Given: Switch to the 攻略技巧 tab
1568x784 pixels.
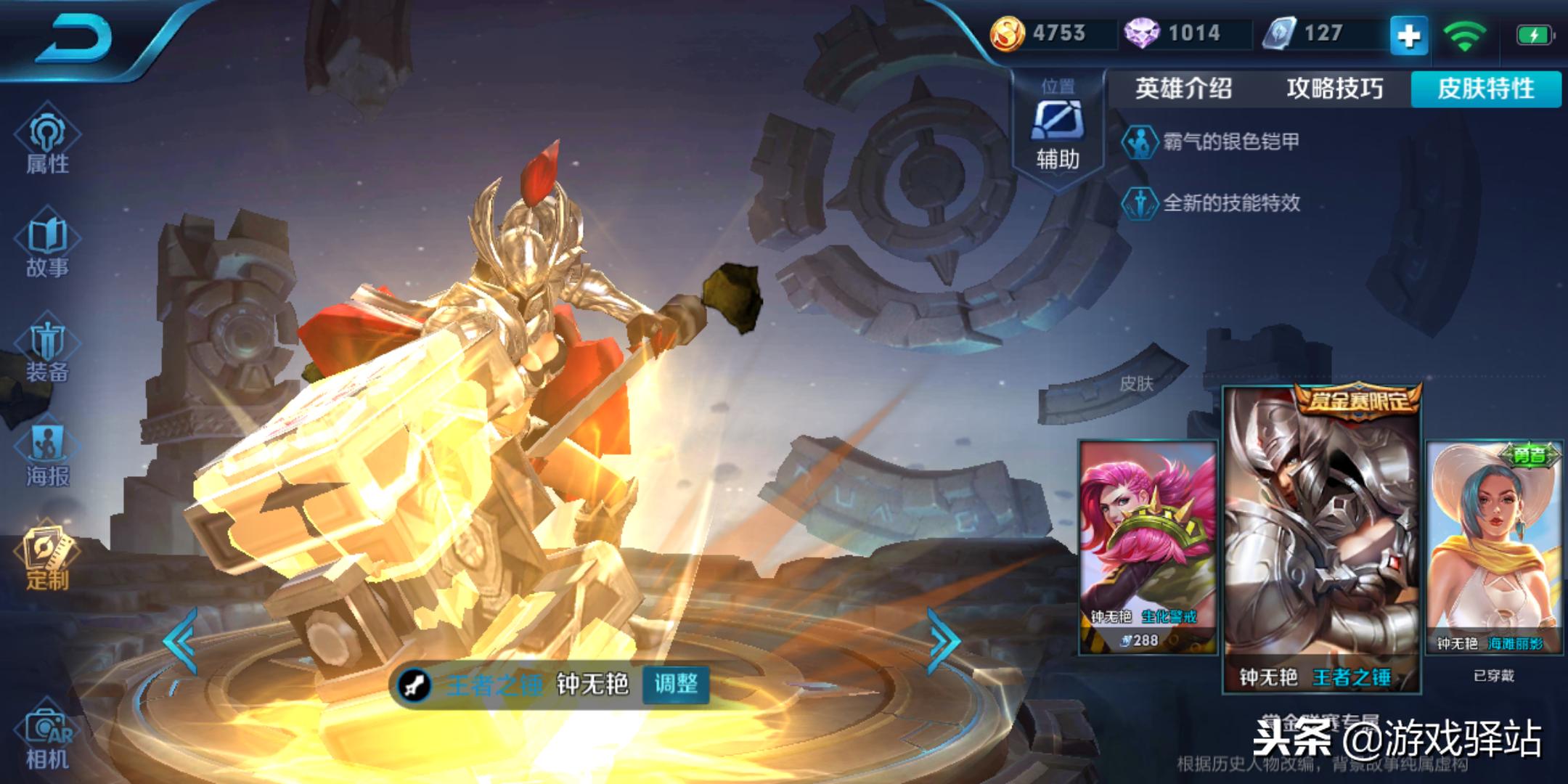Looking at the screenshot, I should pyautogui.click(x=1334, y=89).
